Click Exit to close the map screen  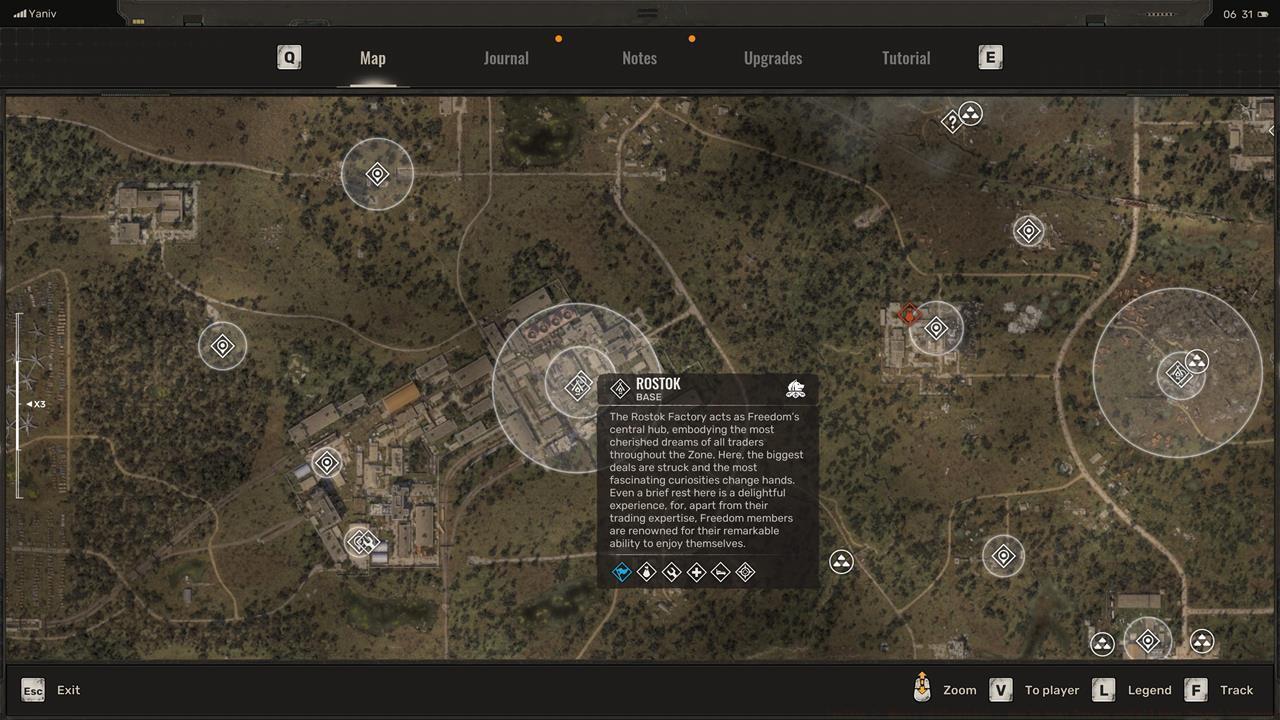68,690
